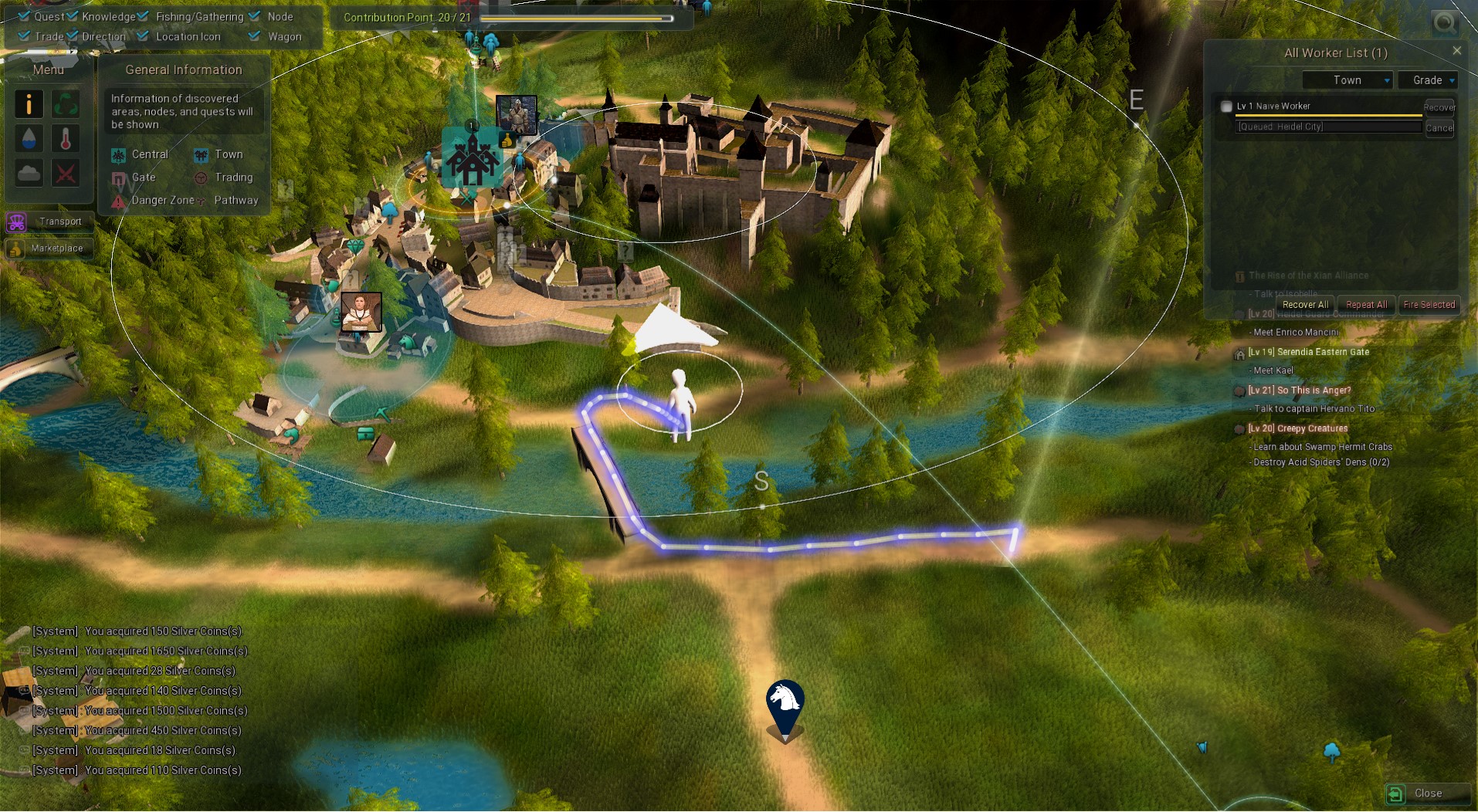
Task: Select the NPC portrait thumbnail on the map
Action: point(361,312)
